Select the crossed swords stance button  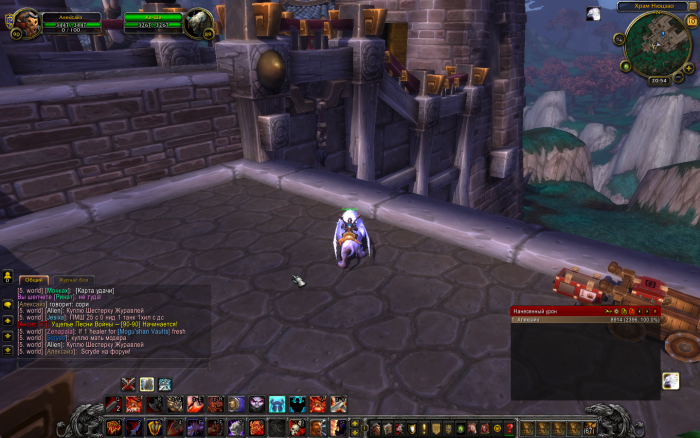(128, 384)
